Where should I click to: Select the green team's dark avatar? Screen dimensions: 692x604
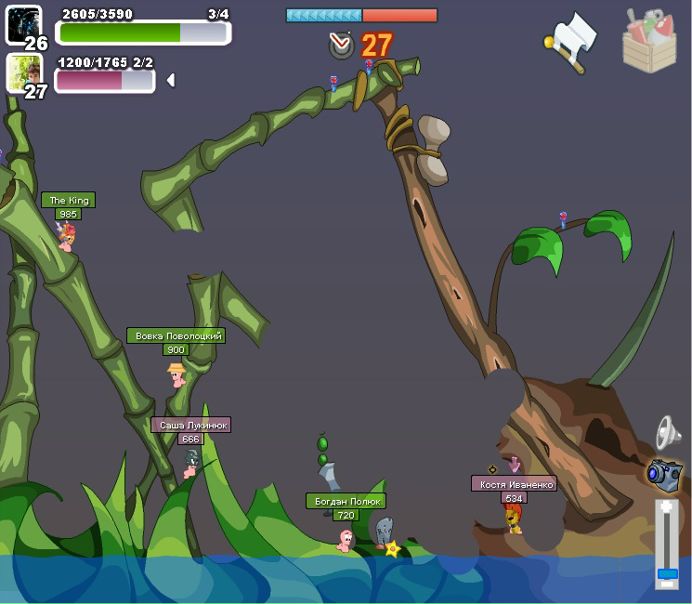point(23,25)
